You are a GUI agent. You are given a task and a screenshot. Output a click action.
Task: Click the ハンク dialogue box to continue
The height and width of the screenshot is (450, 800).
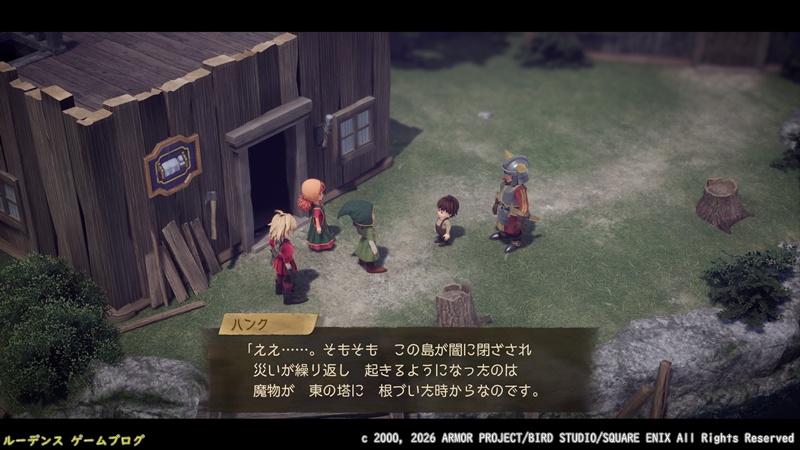(400, 370)
